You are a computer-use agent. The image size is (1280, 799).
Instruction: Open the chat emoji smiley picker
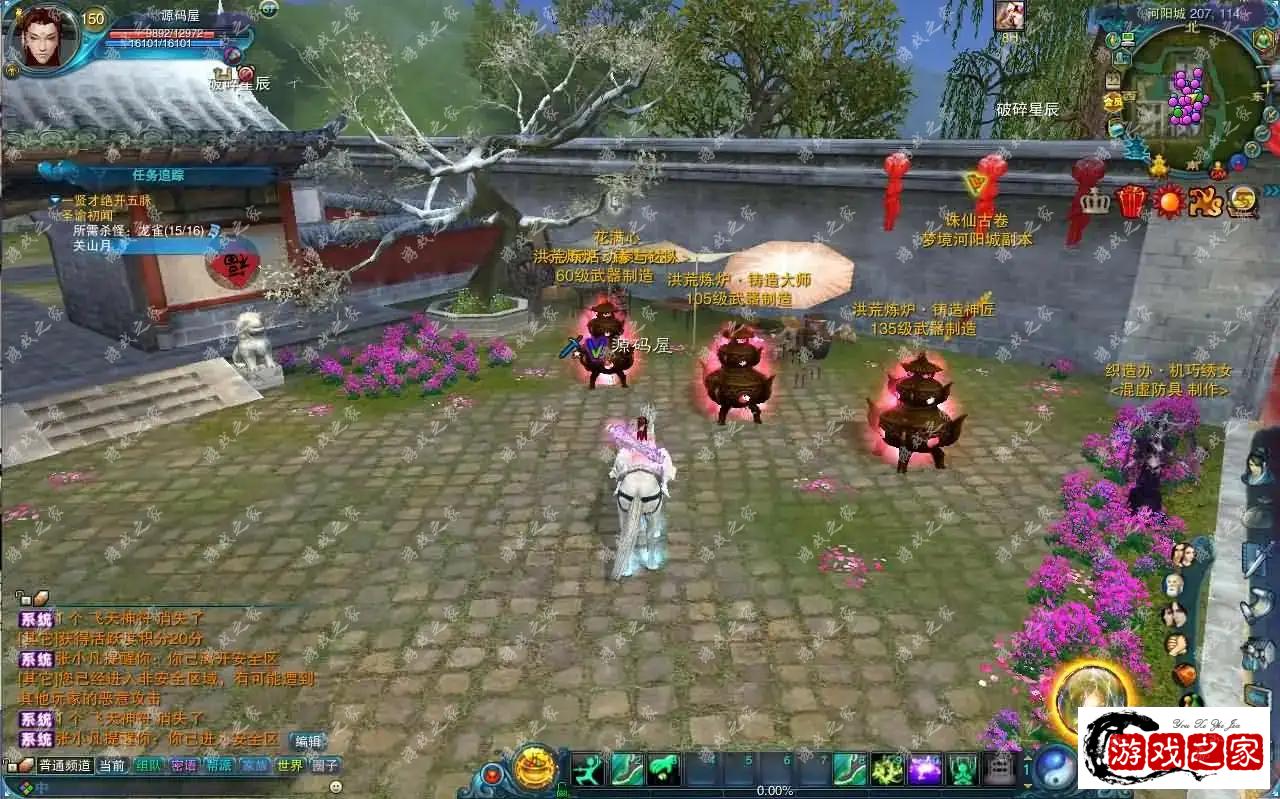pyautogui.click(x=336, y=786)
